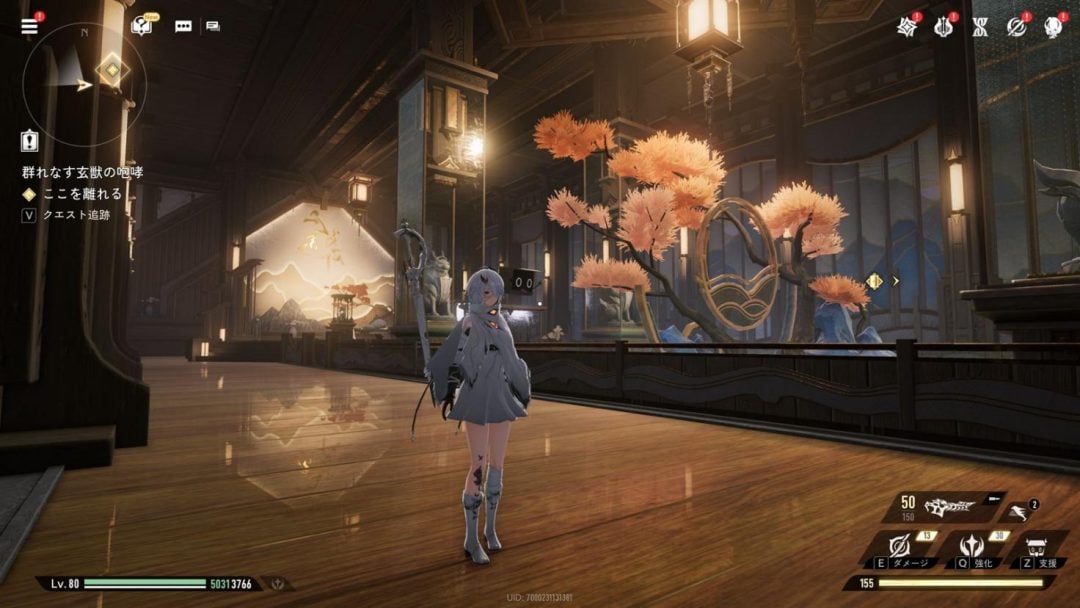The image size is (1080, 608).
Task: Open the character head icon in top bar
Action: tap(1053, 27)
